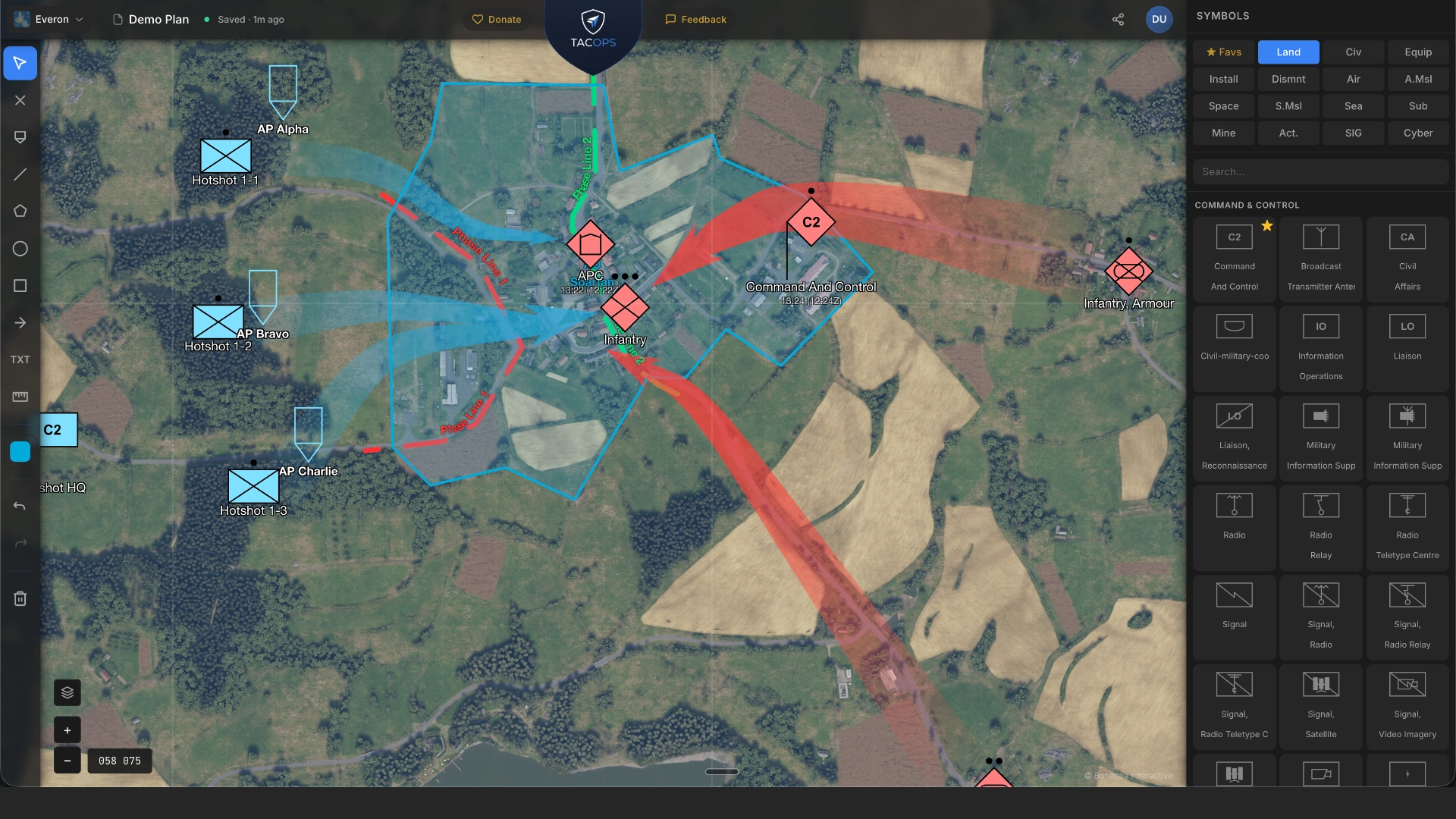Select the arrow drawing tool
Viewport: 1456px width, 819px height.
20,322
